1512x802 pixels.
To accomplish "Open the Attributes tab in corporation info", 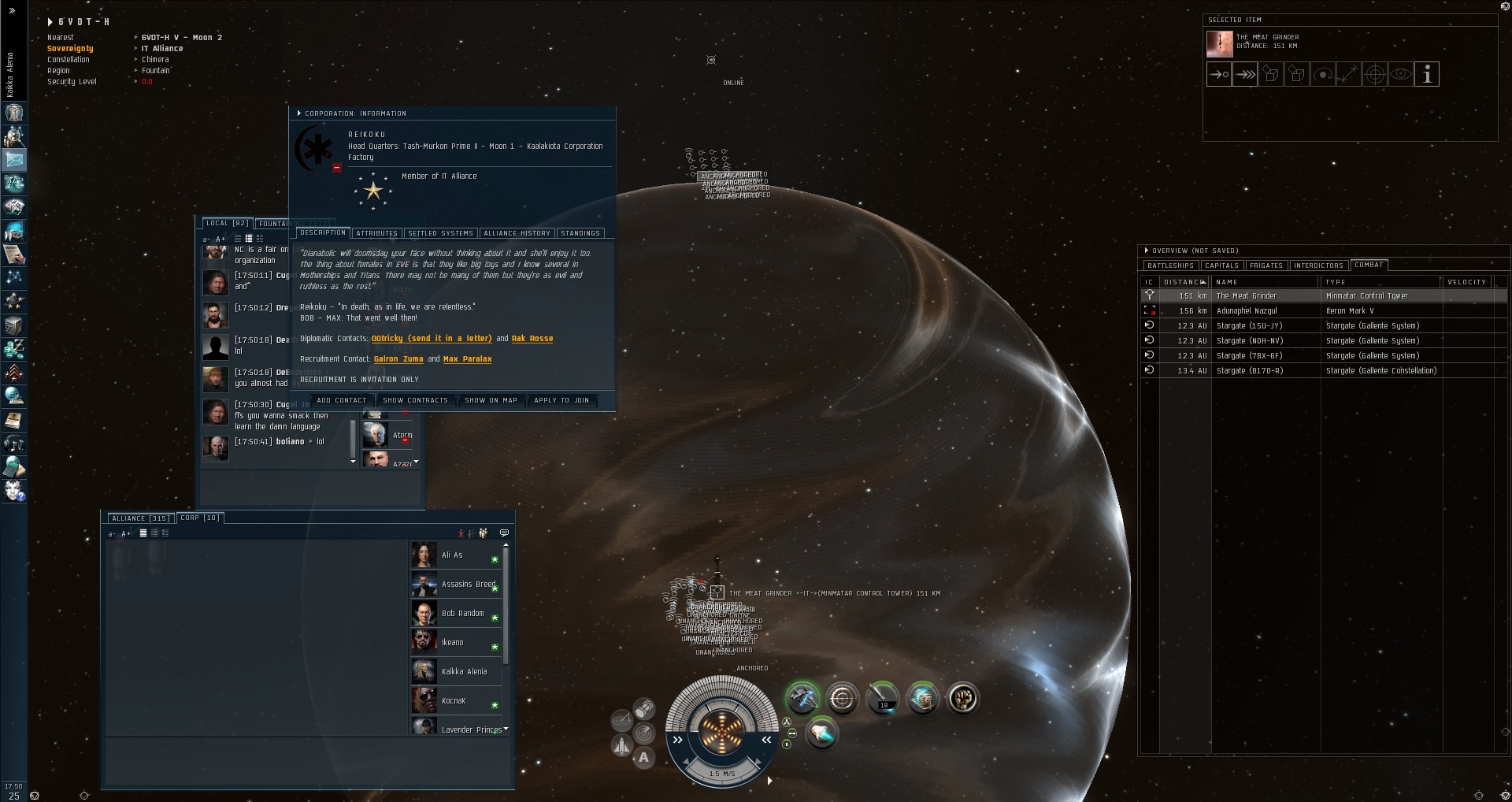I will point(376,233).
